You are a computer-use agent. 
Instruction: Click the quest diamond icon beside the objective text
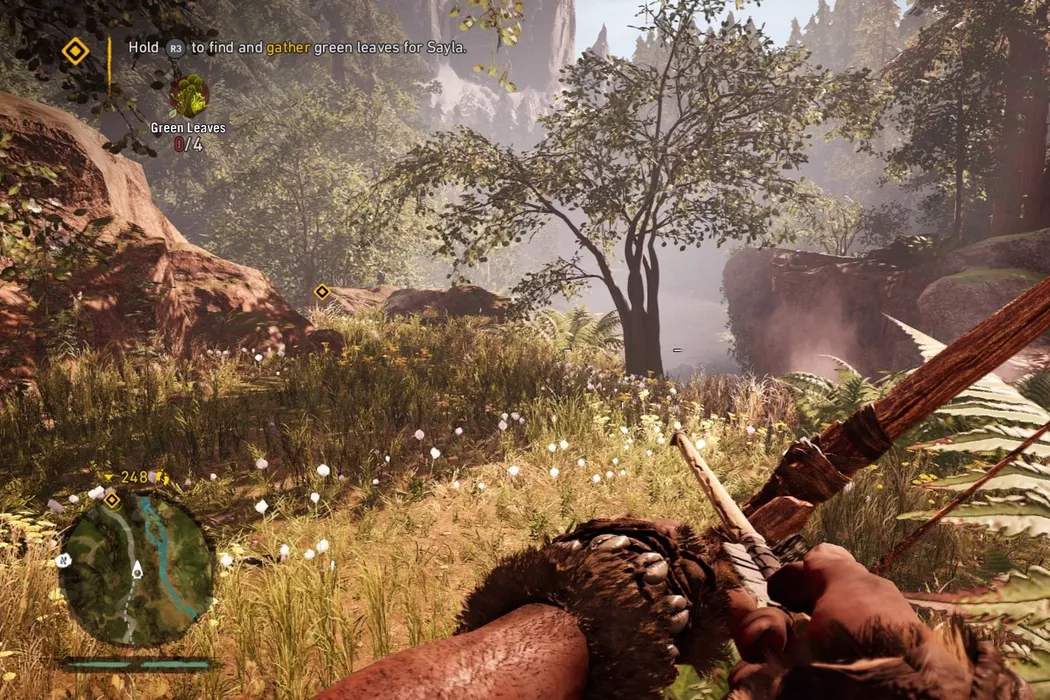click(75, 51)
